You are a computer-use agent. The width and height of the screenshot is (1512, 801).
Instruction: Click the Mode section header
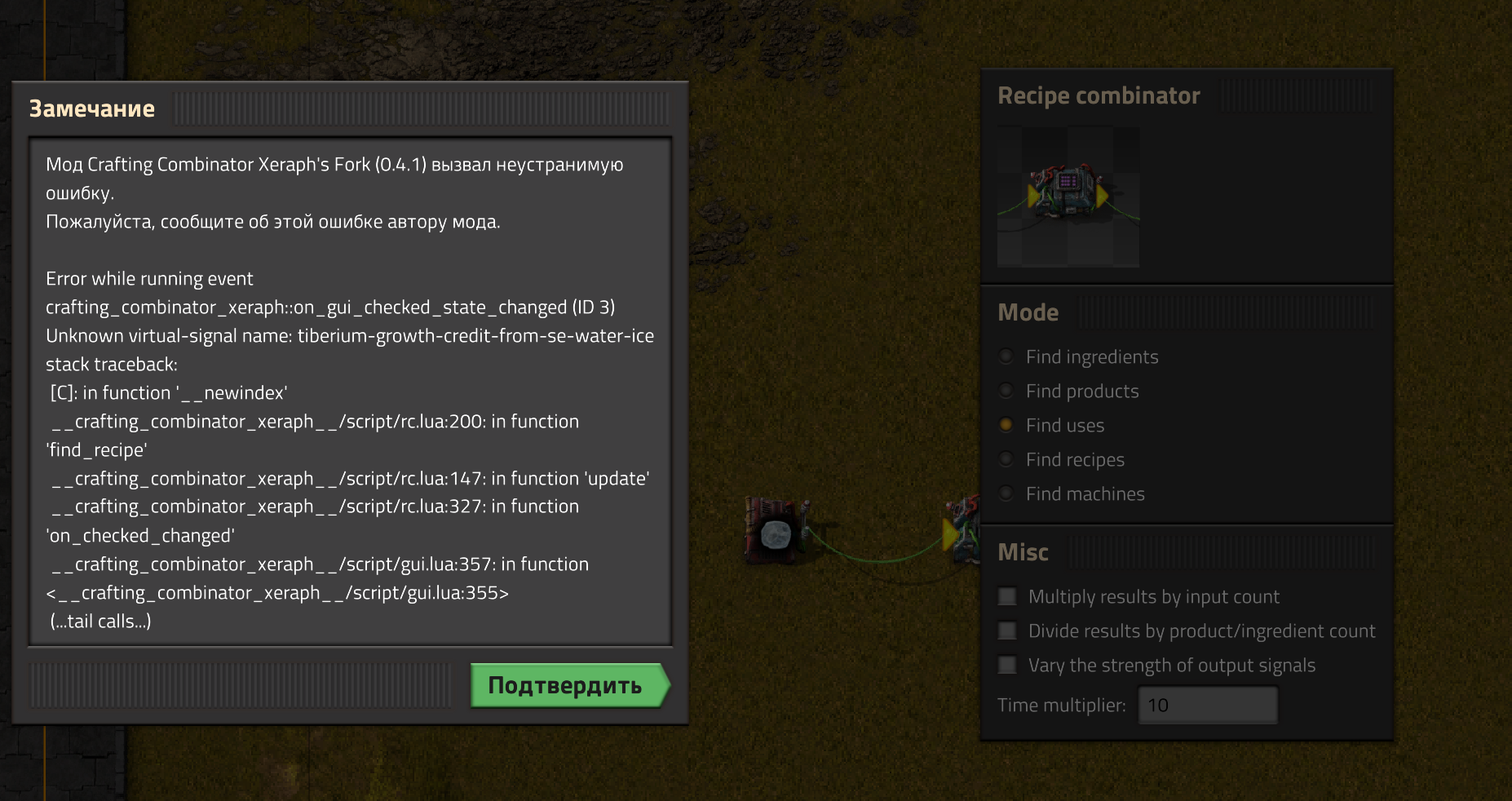tap(1028, 312)
